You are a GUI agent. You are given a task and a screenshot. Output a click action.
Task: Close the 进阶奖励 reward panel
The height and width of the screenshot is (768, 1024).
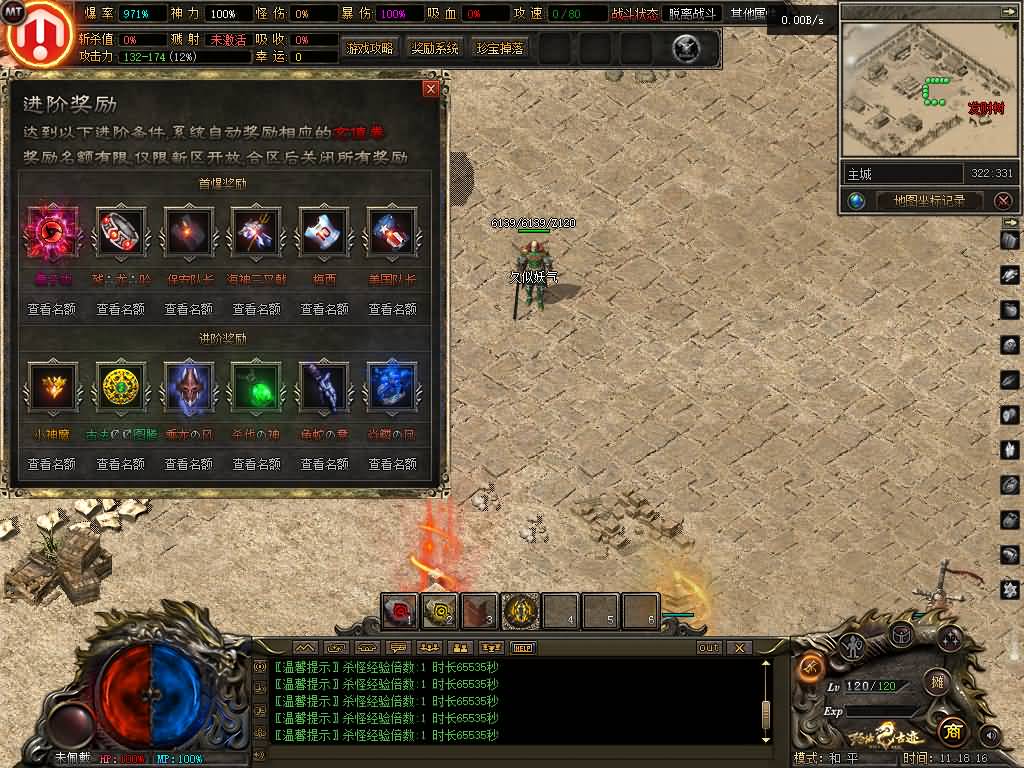[x=431, y=89]
